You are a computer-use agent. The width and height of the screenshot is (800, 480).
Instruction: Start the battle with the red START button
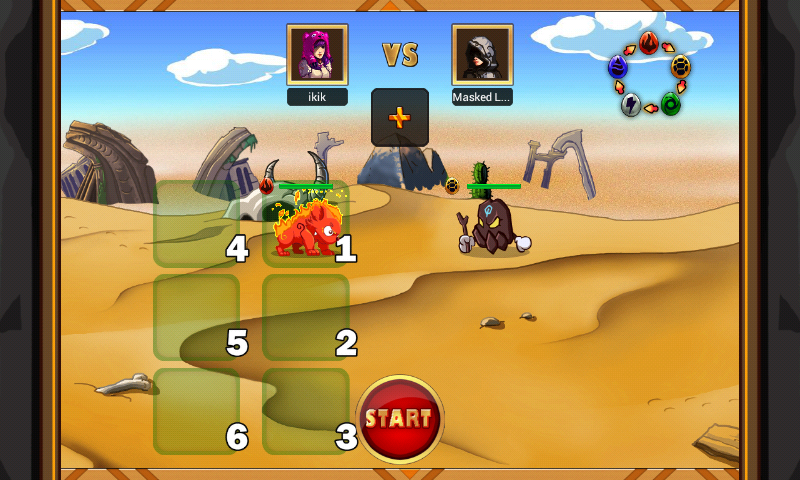[x=400, y=419]
